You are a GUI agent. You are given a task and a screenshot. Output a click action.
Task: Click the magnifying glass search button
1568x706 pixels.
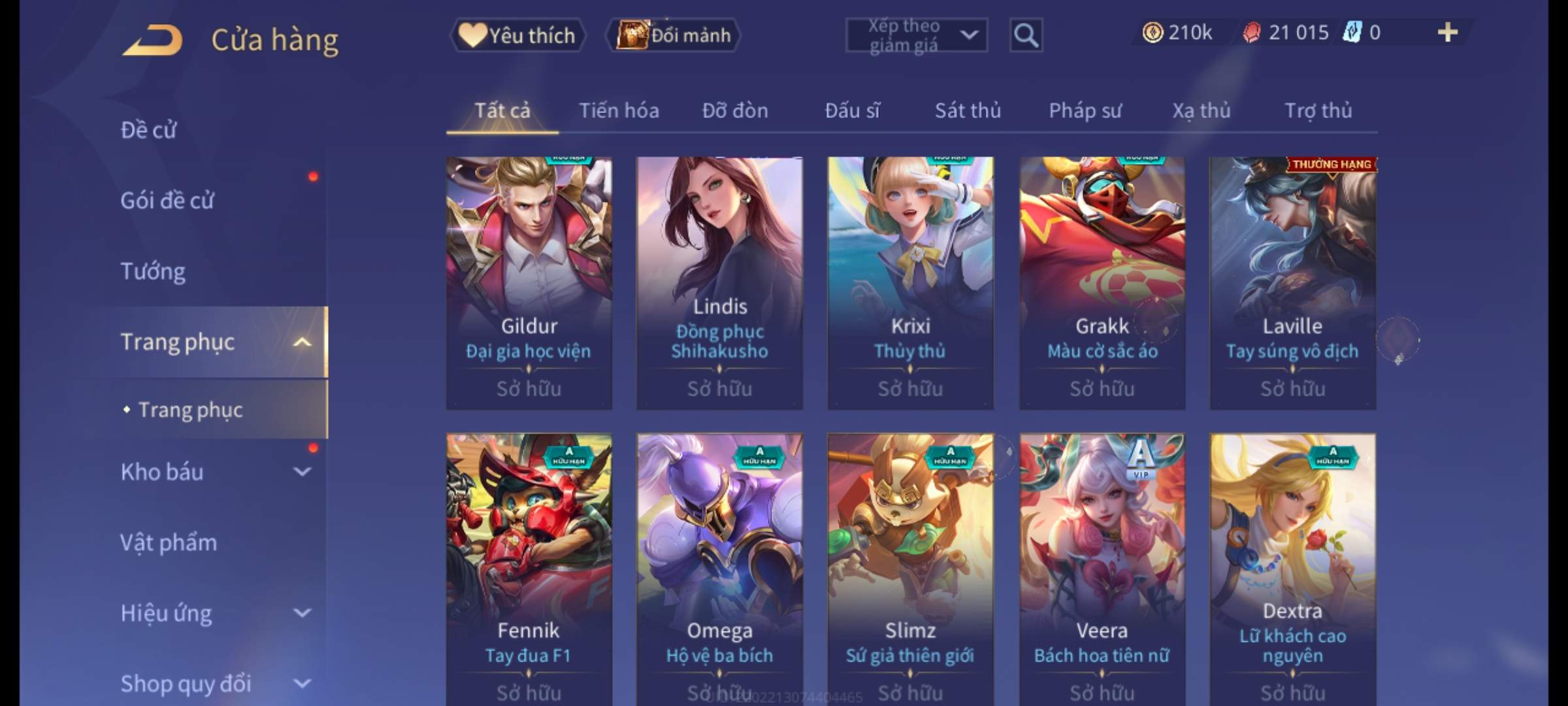pyautogui.click(x=1026, y=35)
